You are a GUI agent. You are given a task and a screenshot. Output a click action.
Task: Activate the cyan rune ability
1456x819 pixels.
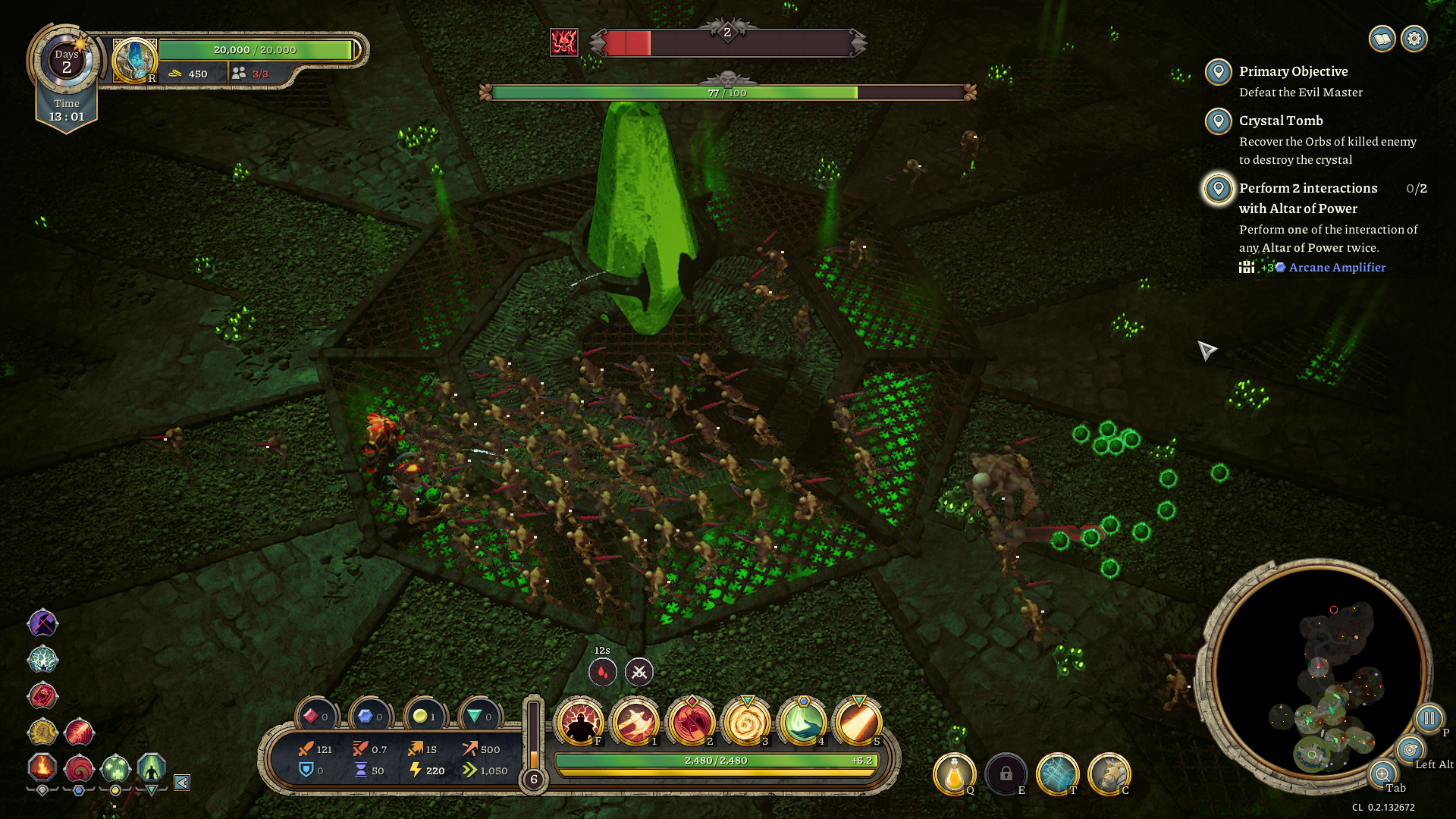coord(1057,774)
